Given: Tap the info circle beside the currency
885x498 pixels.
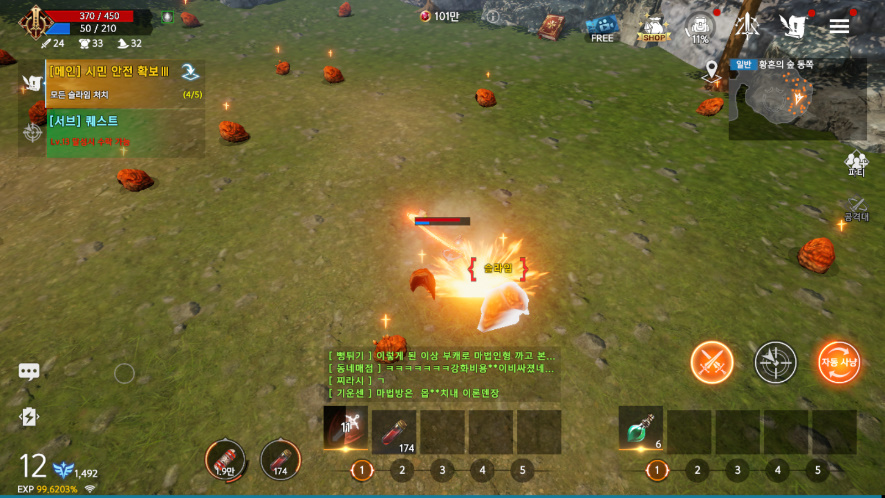Looking at the screenshot, I should (x=492, y=17).
